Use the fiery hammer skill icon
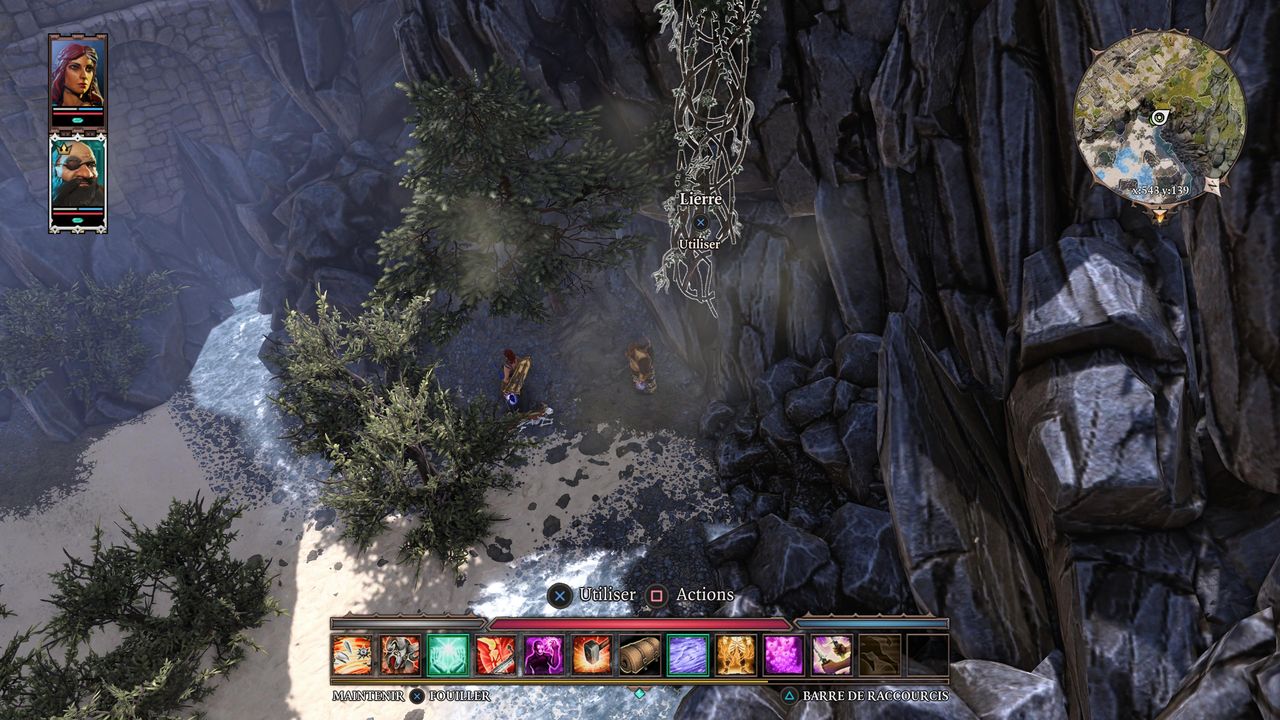The height and width of the screenshot is (720, 1280). (592, 655)
